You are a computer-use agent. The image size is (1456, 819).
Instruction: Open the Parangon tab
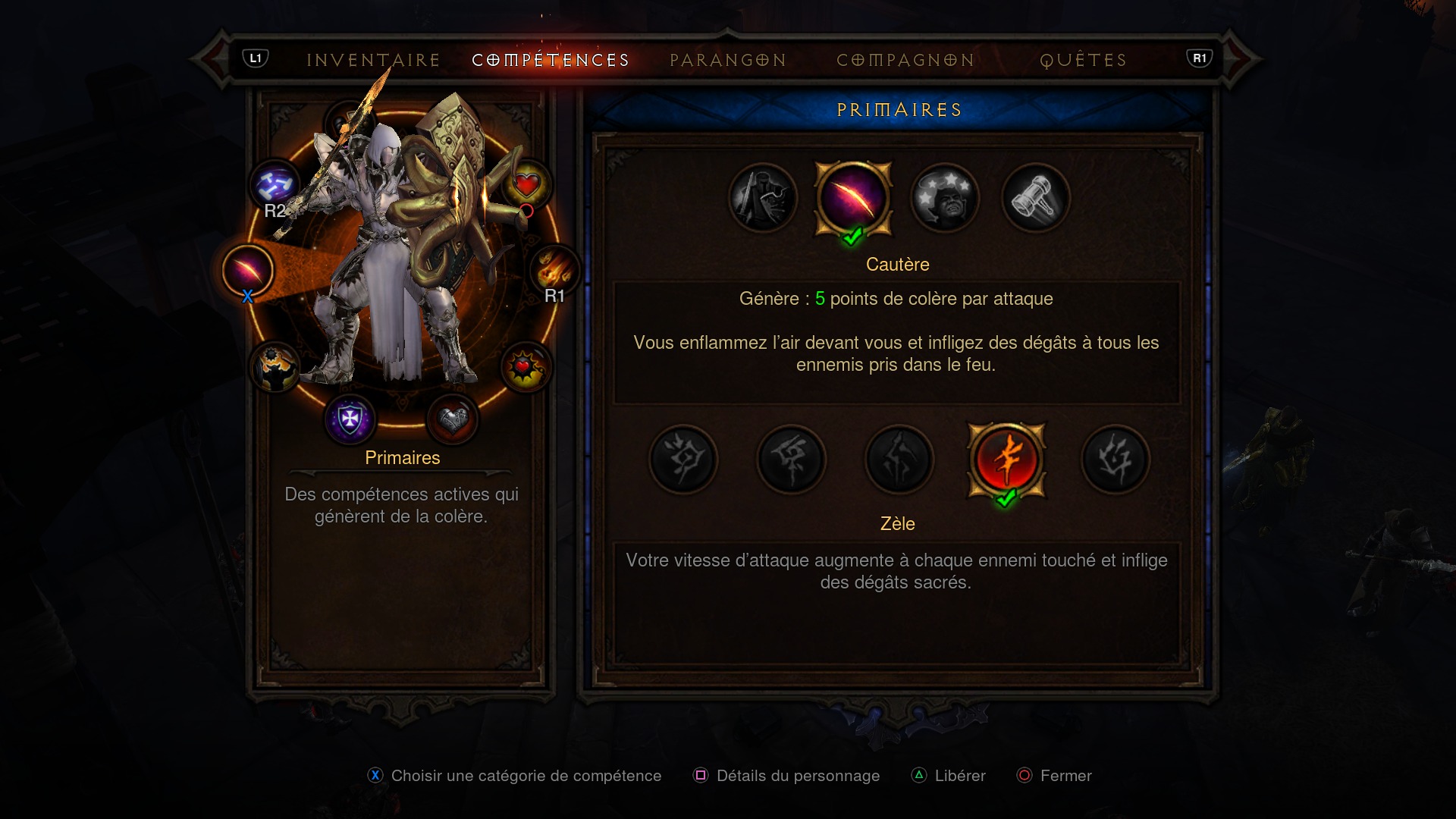coord(728,60)
